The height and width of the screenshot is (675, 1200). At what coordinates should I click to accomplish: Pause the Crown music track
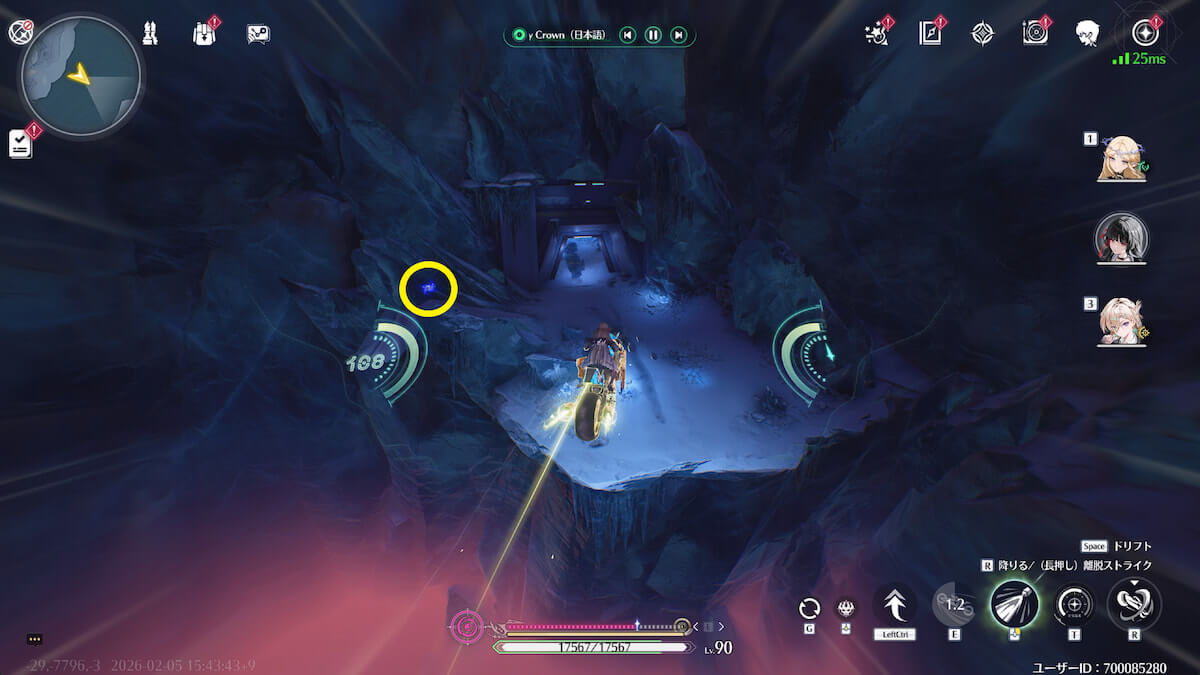pos(653,36)
